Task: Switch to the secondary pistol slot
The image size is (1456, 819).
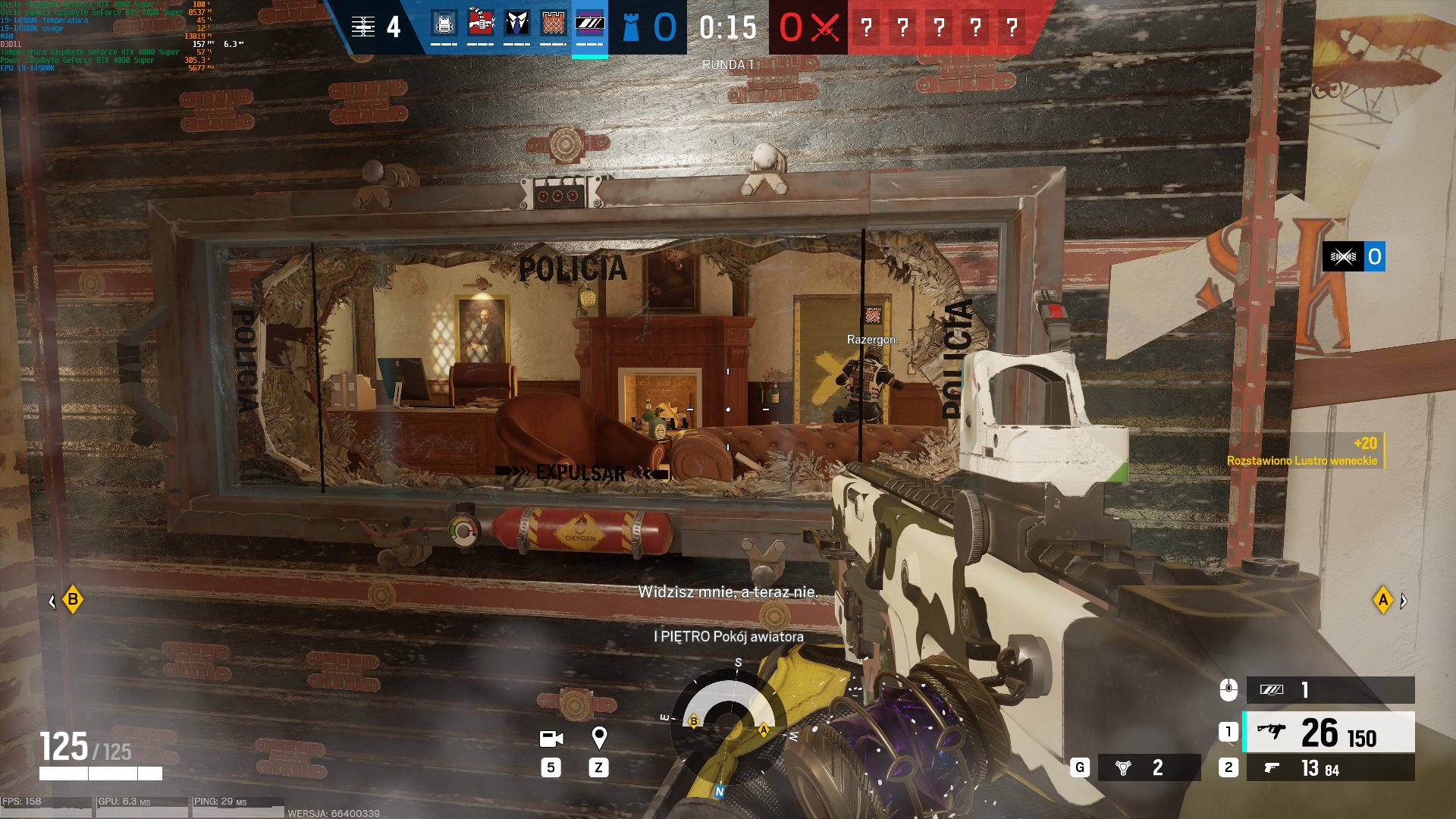Action: [1330, 768]
